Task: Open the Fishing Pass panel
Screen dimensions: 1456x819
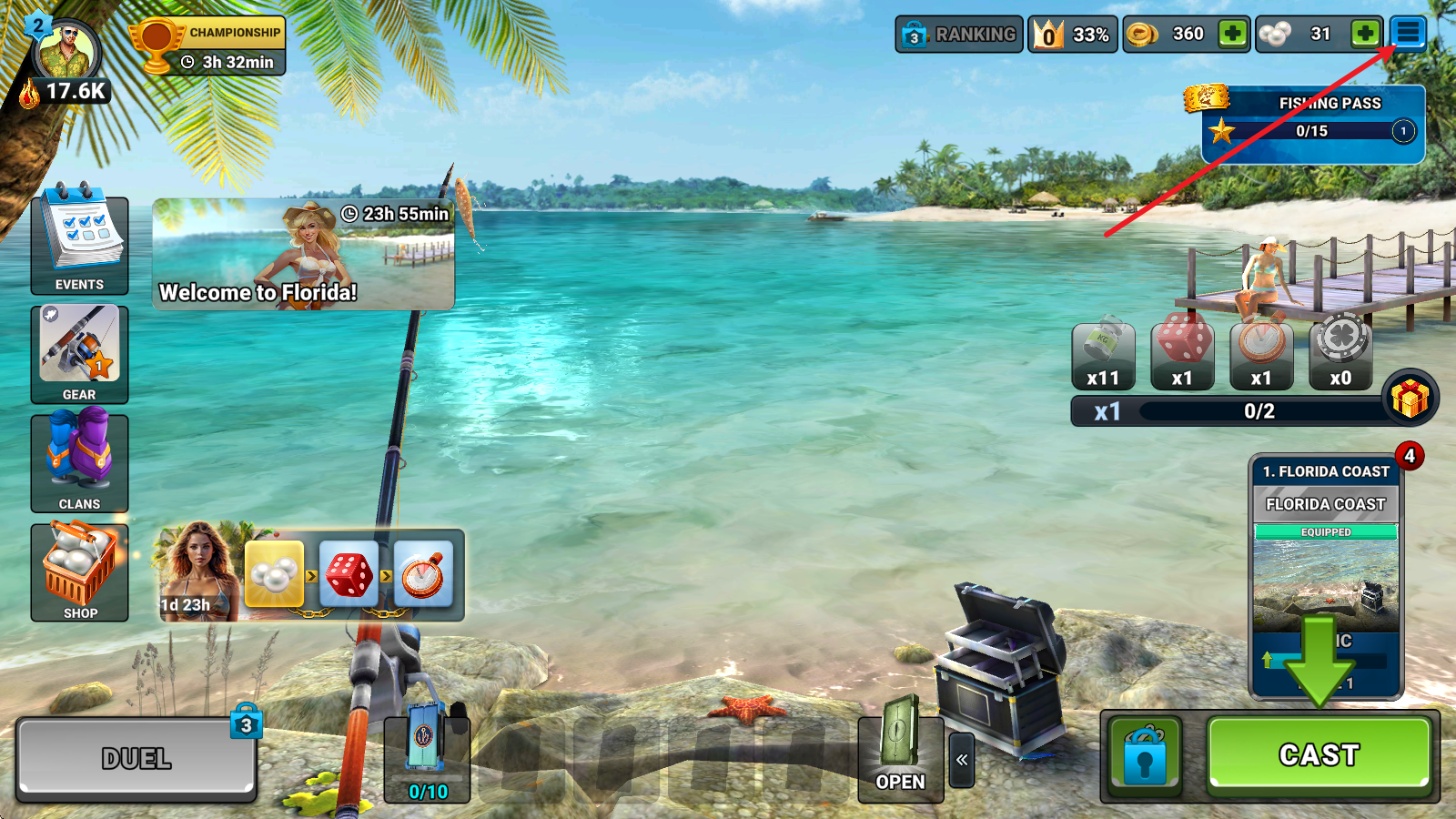Action: pyautogui.click(x=1312, y=125)
